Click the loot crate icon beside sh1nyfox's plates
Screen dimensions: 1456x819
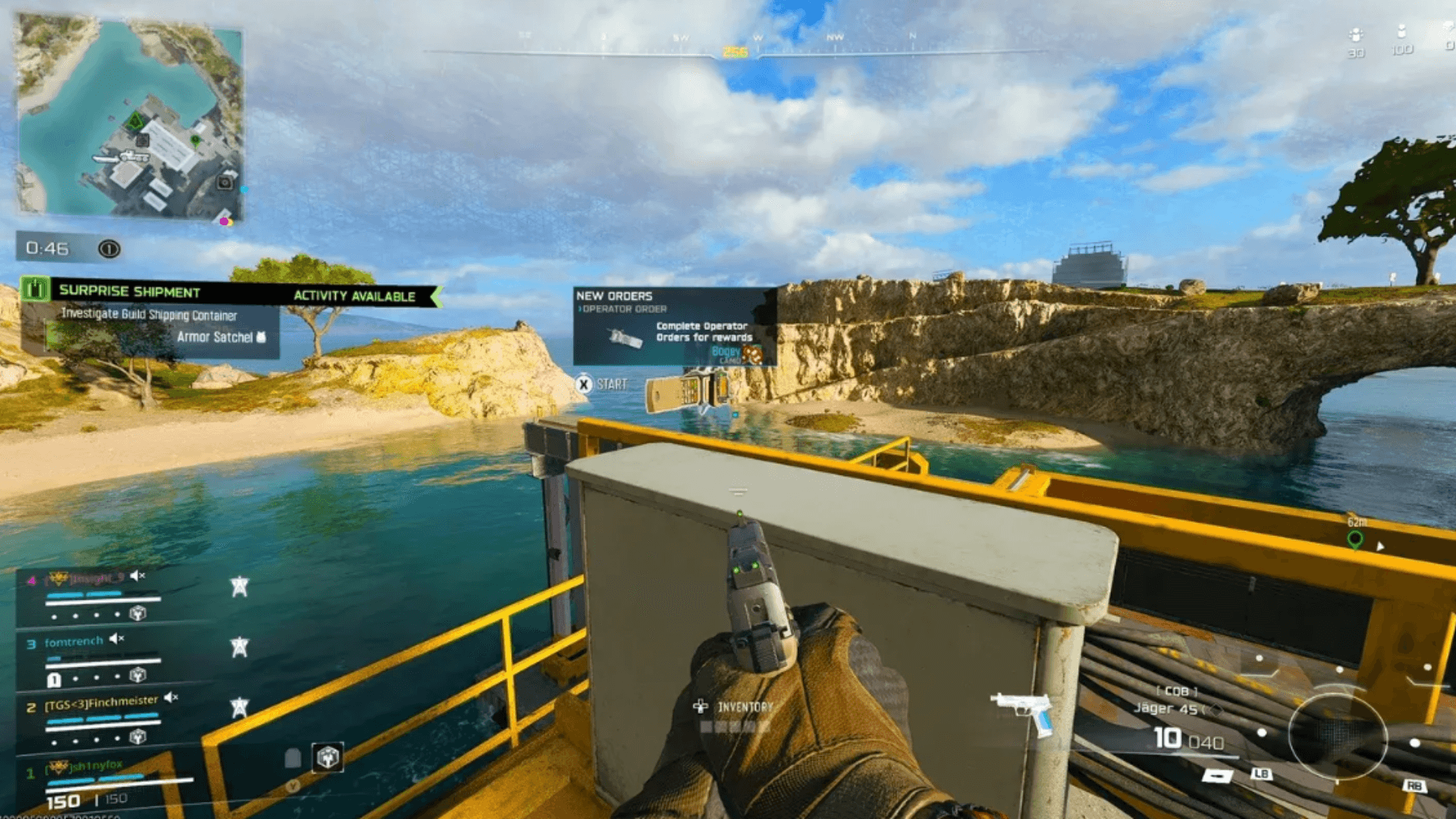click(x=328, y=758)
